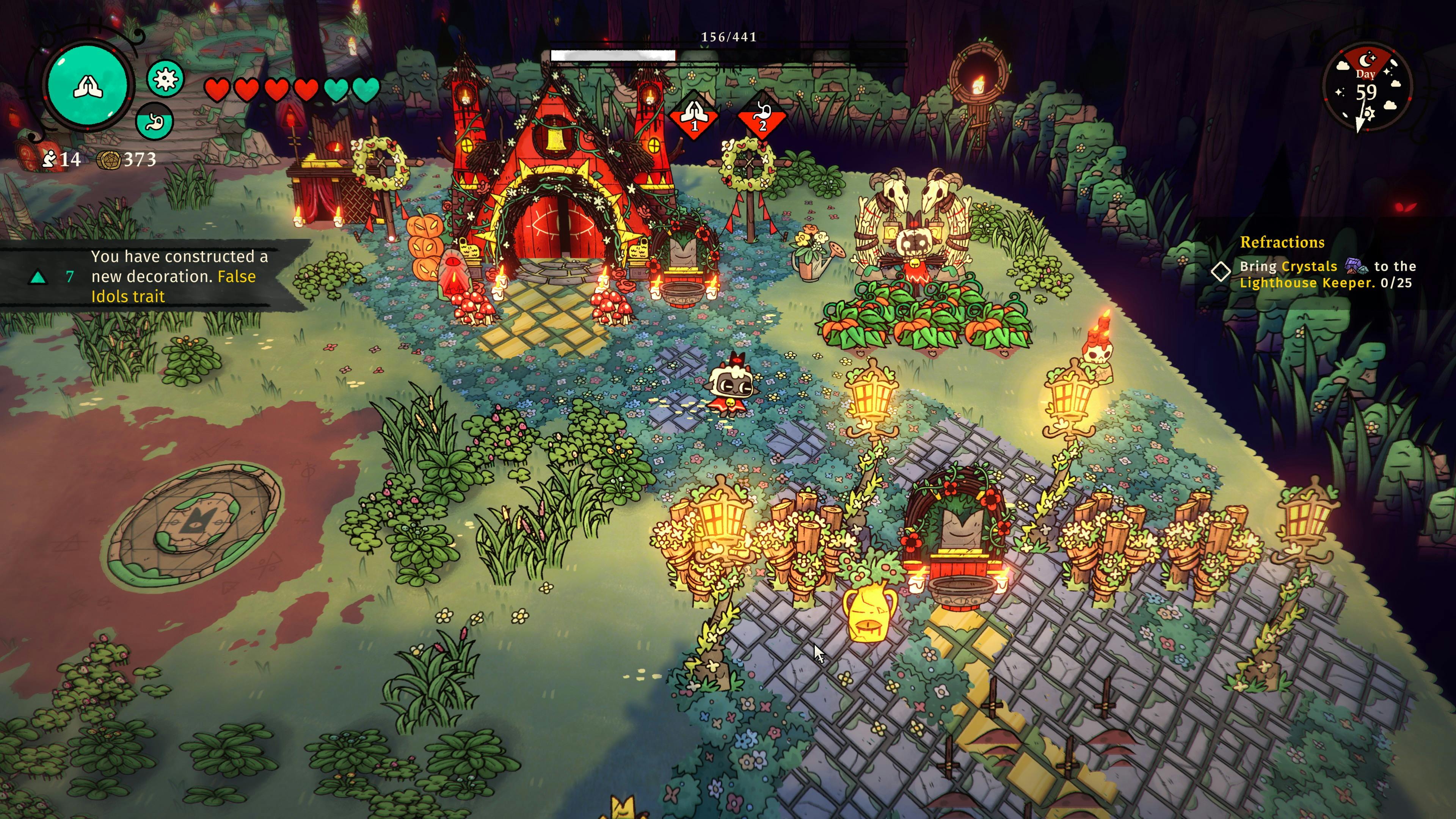This screenshot has height=819, width=1456.
Task: Open the False Idols trait notification
Action: coord(152,276)
